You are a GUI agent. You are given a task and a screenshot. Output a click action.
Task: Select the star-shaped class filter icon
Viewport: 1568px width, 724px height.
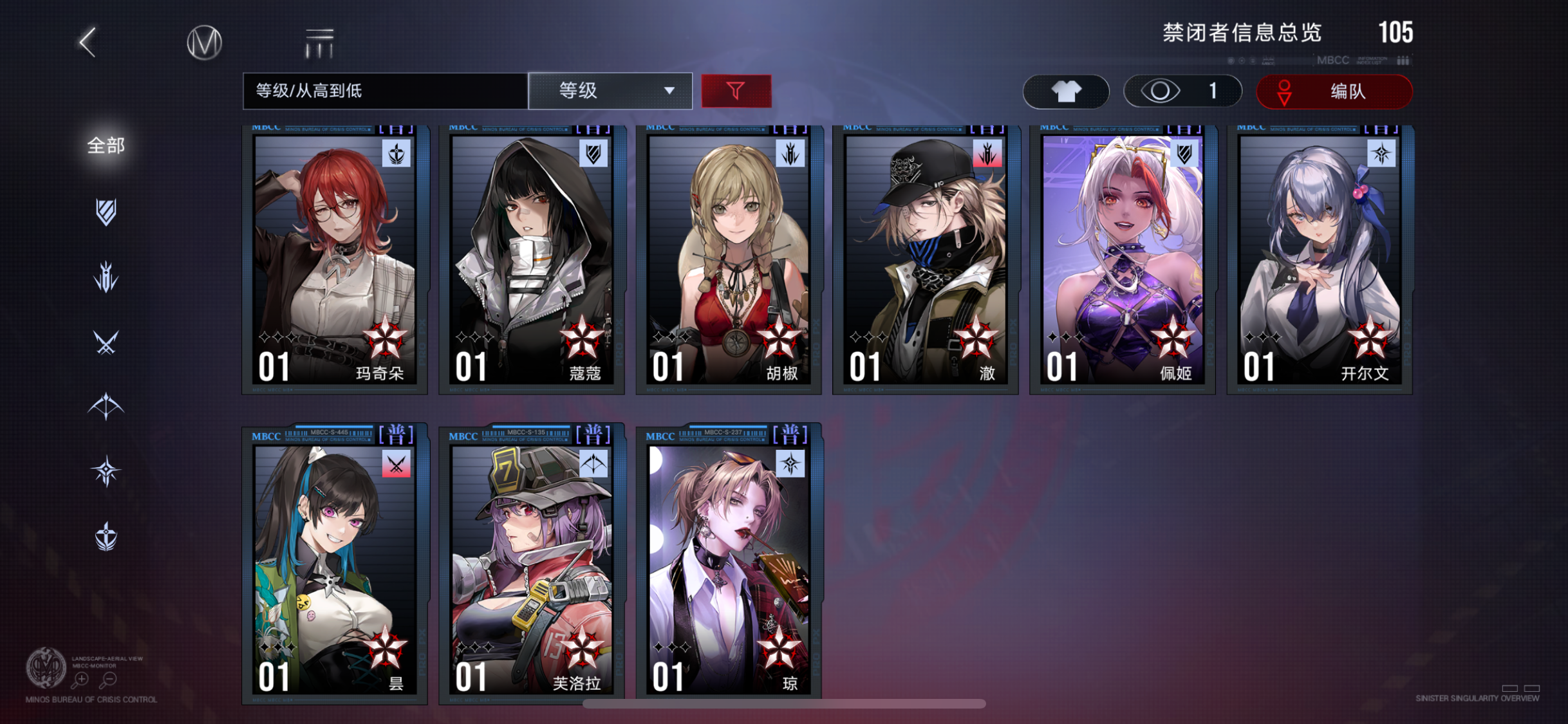(107, 470)
